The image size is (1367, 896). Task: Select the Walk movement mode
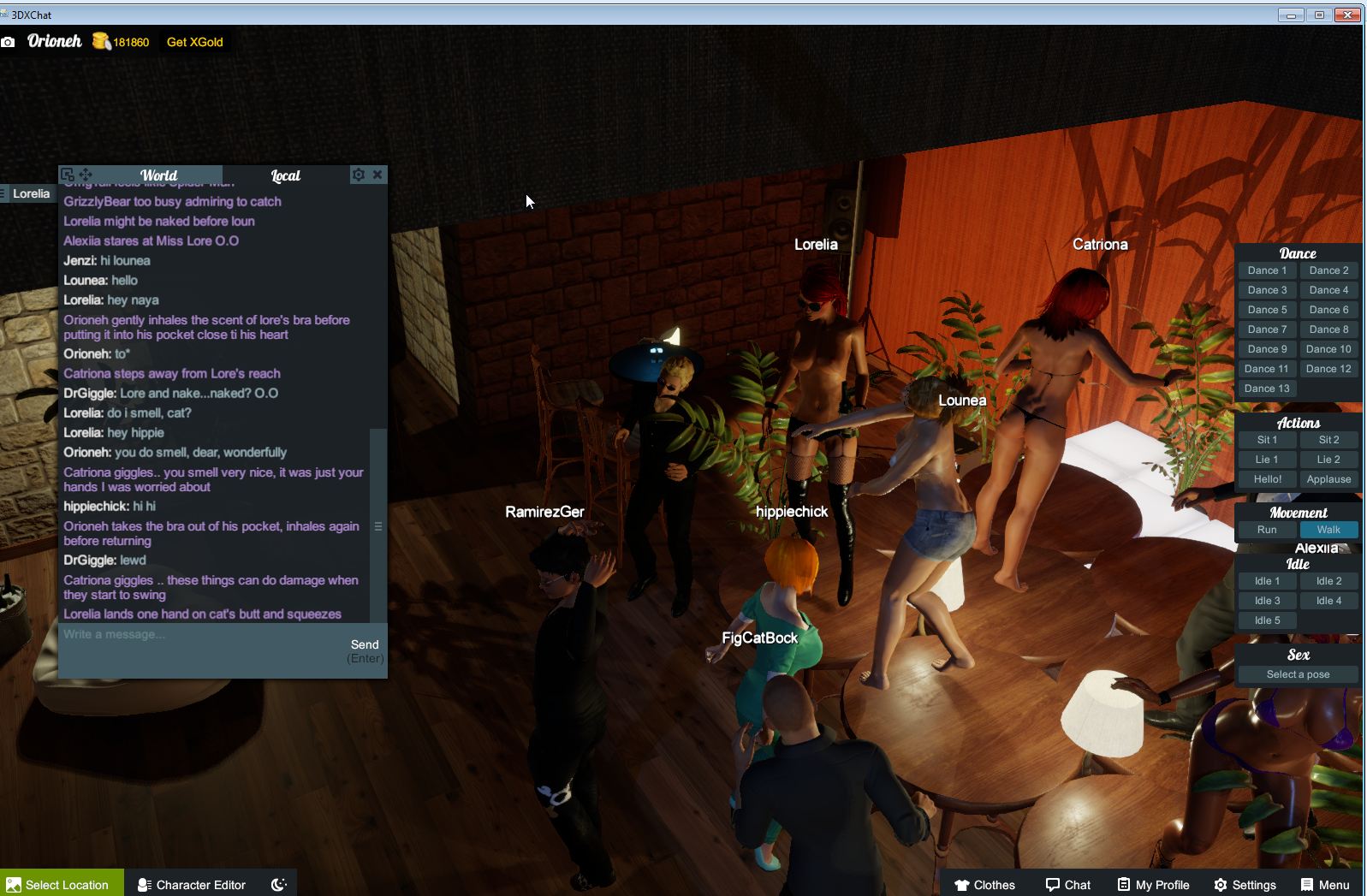tap(1328, 529)
